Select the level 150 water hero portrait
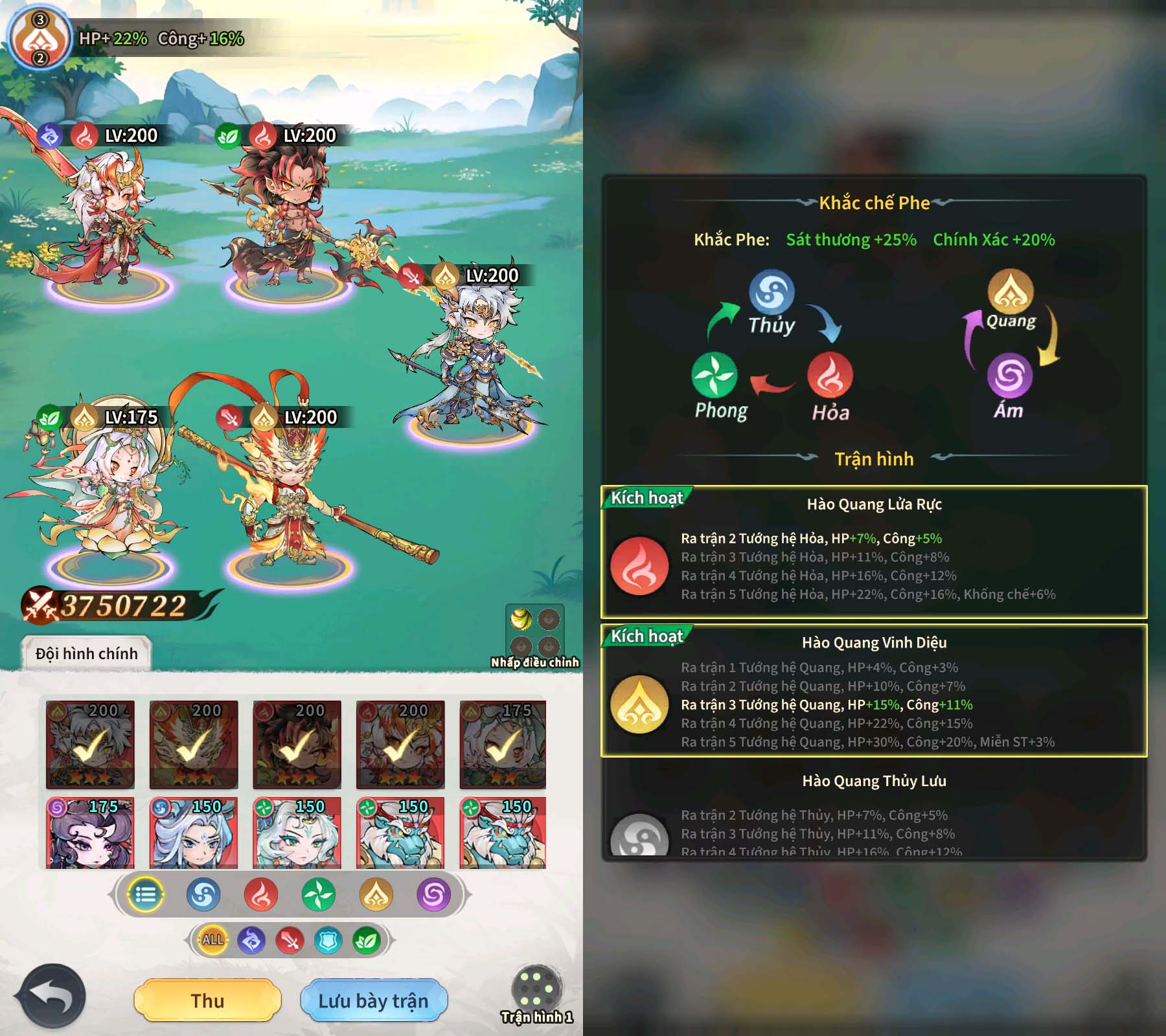 [x=193, y=834]
